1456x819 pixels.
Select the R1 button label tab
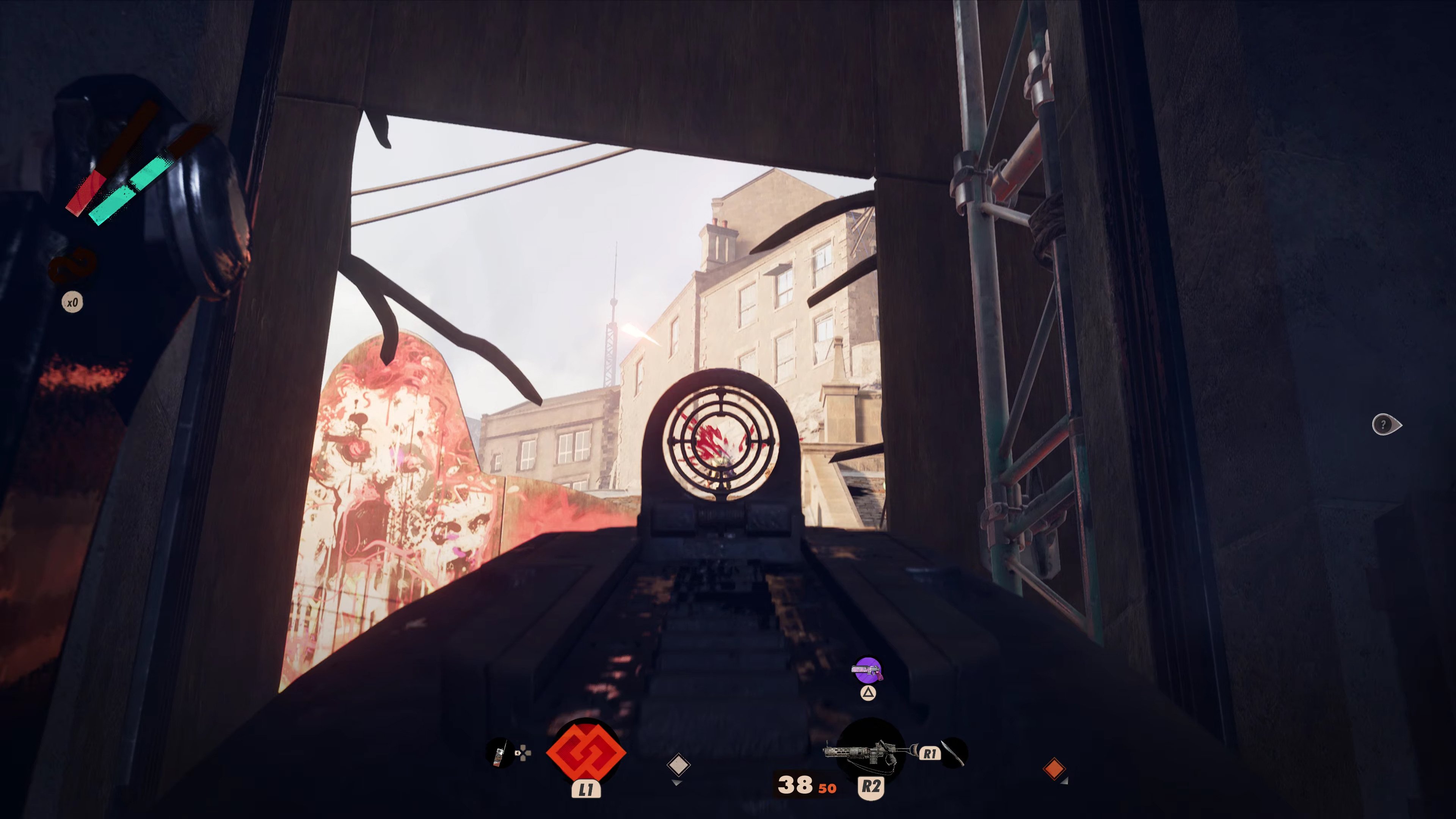pos(930,753)
